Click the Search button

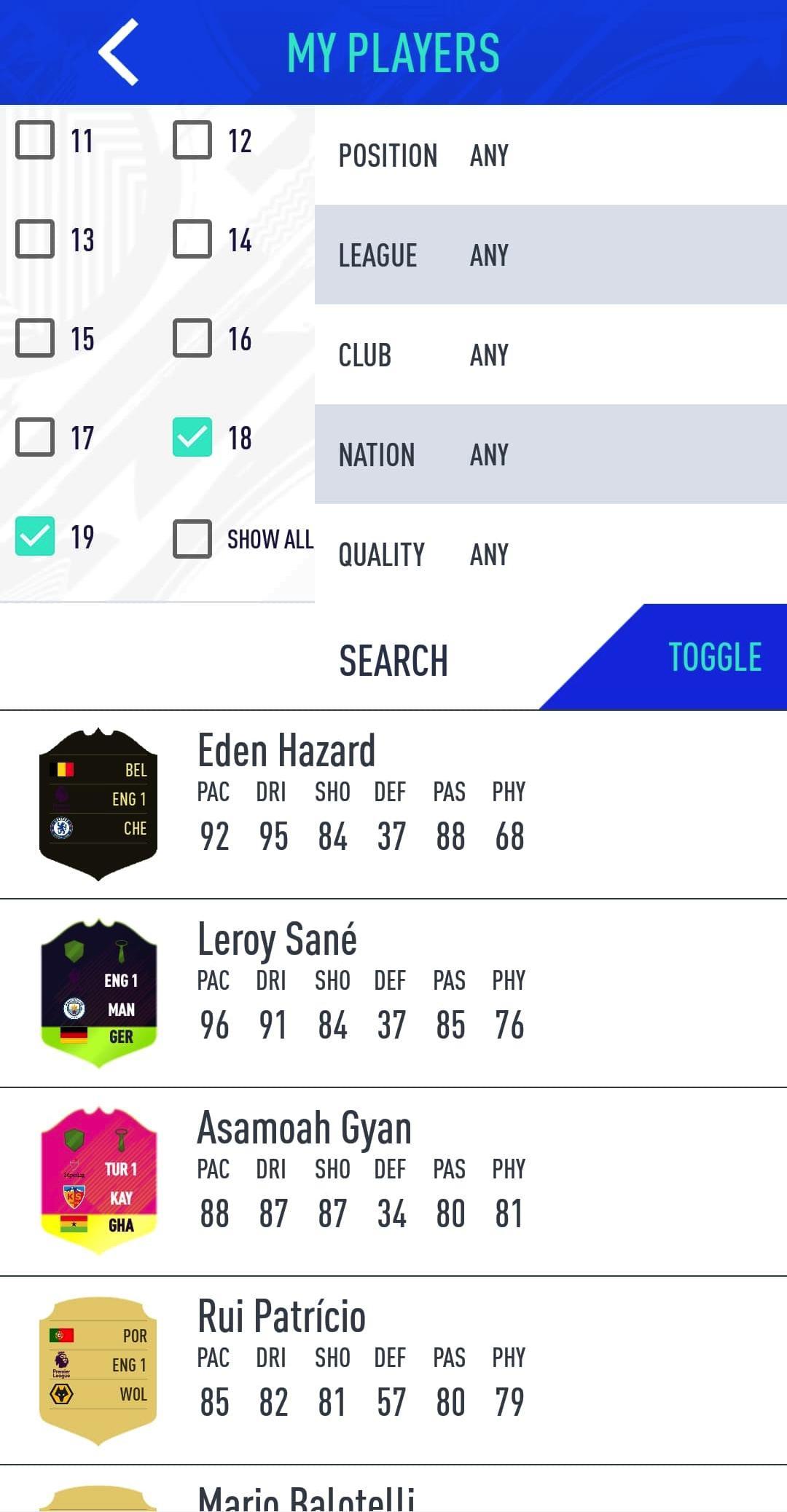393,661
